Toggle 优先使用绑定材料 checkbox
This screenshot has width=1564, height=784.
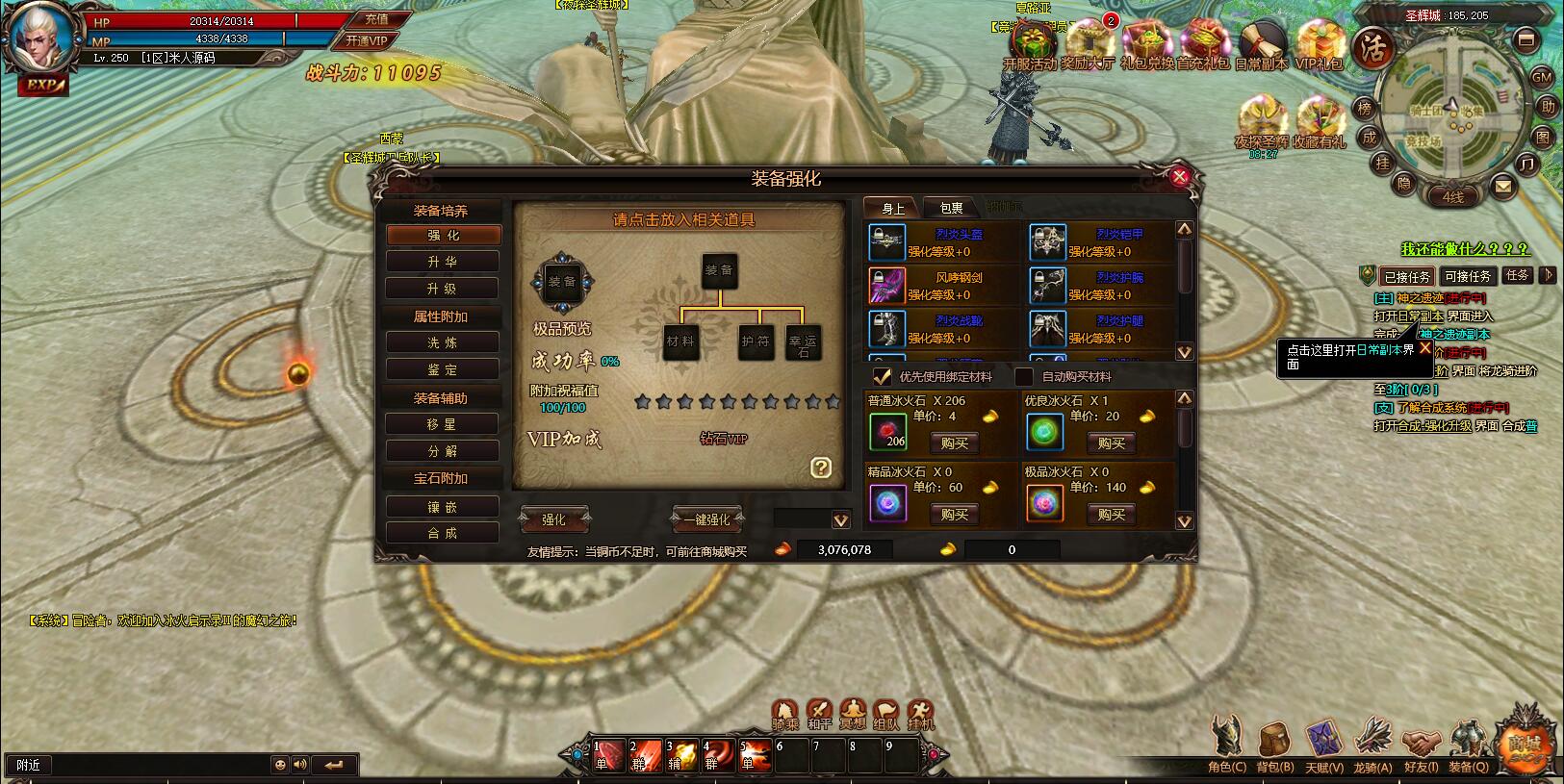pos(881,376)
